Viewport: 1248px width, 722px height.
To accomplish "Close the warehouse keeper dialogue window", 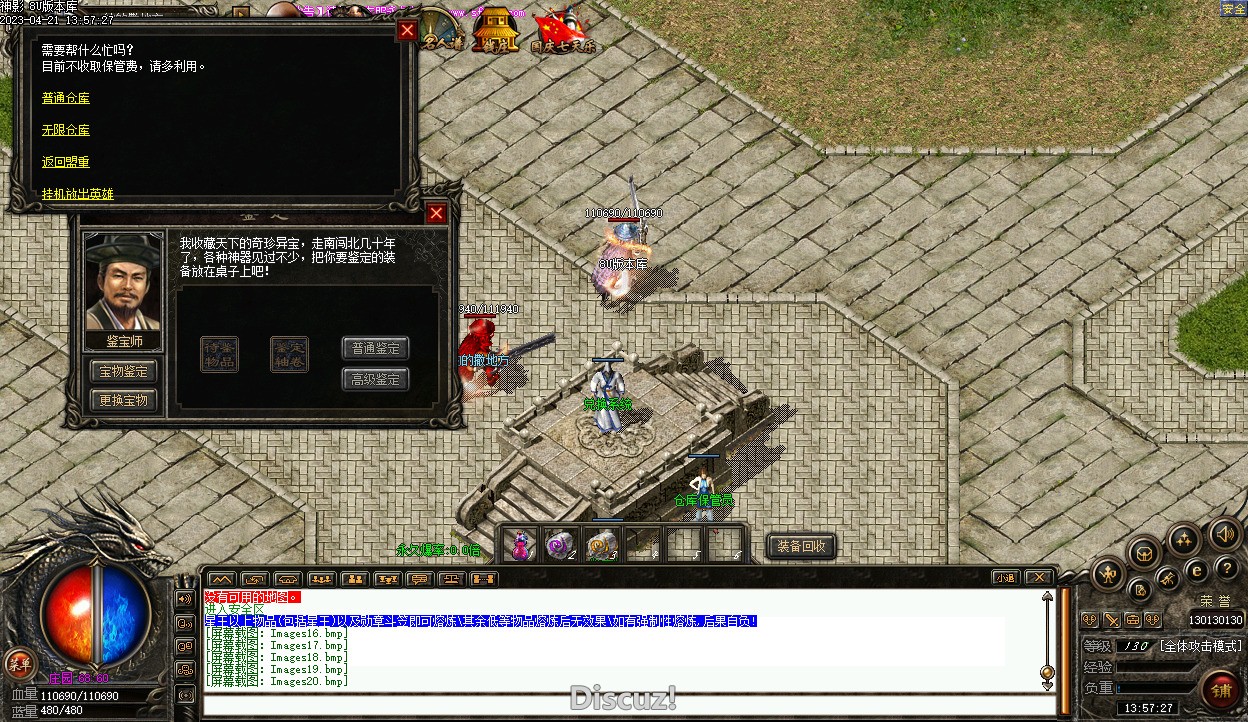I will (406, 30).
